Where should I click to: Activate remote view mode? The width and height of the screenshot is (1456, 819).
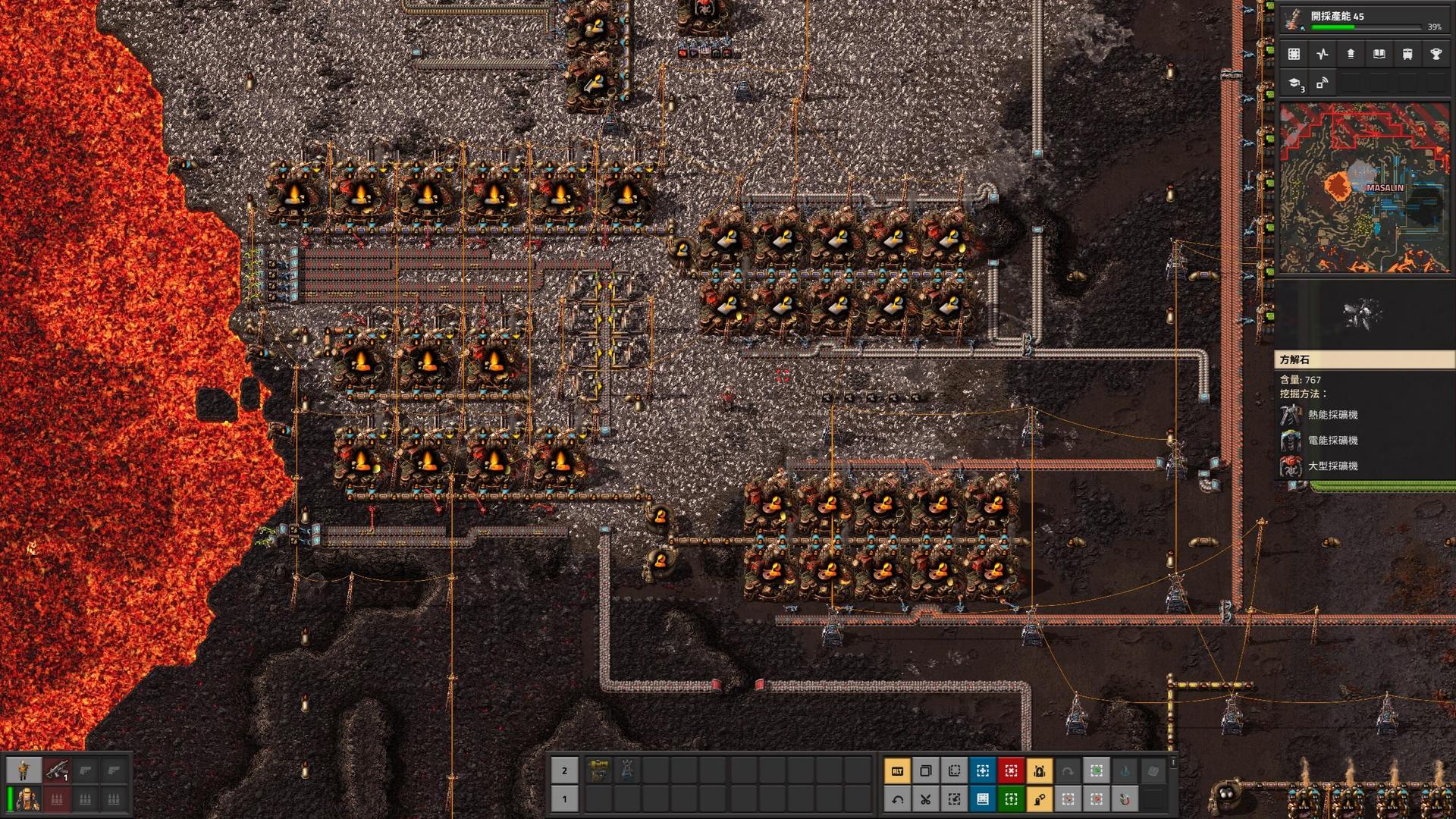point(1321,83)
